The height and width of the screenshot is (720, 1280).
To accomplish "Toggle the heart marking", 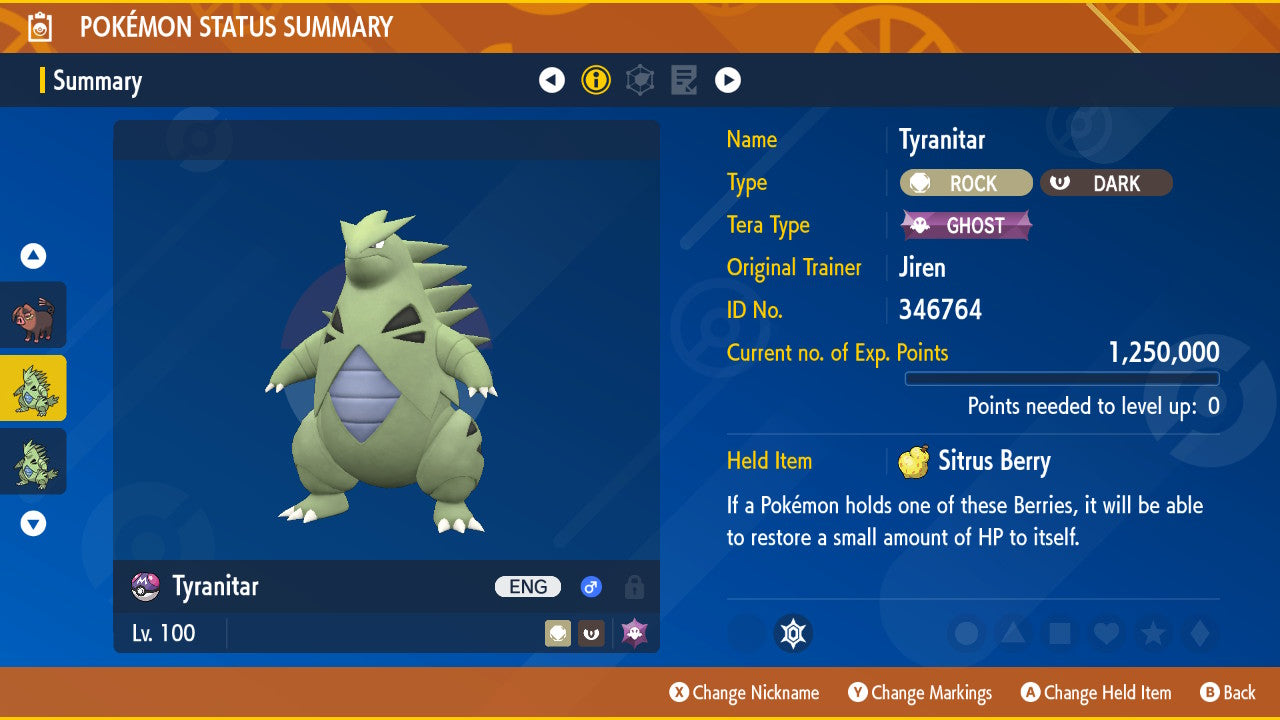I will click(1105, 633).
